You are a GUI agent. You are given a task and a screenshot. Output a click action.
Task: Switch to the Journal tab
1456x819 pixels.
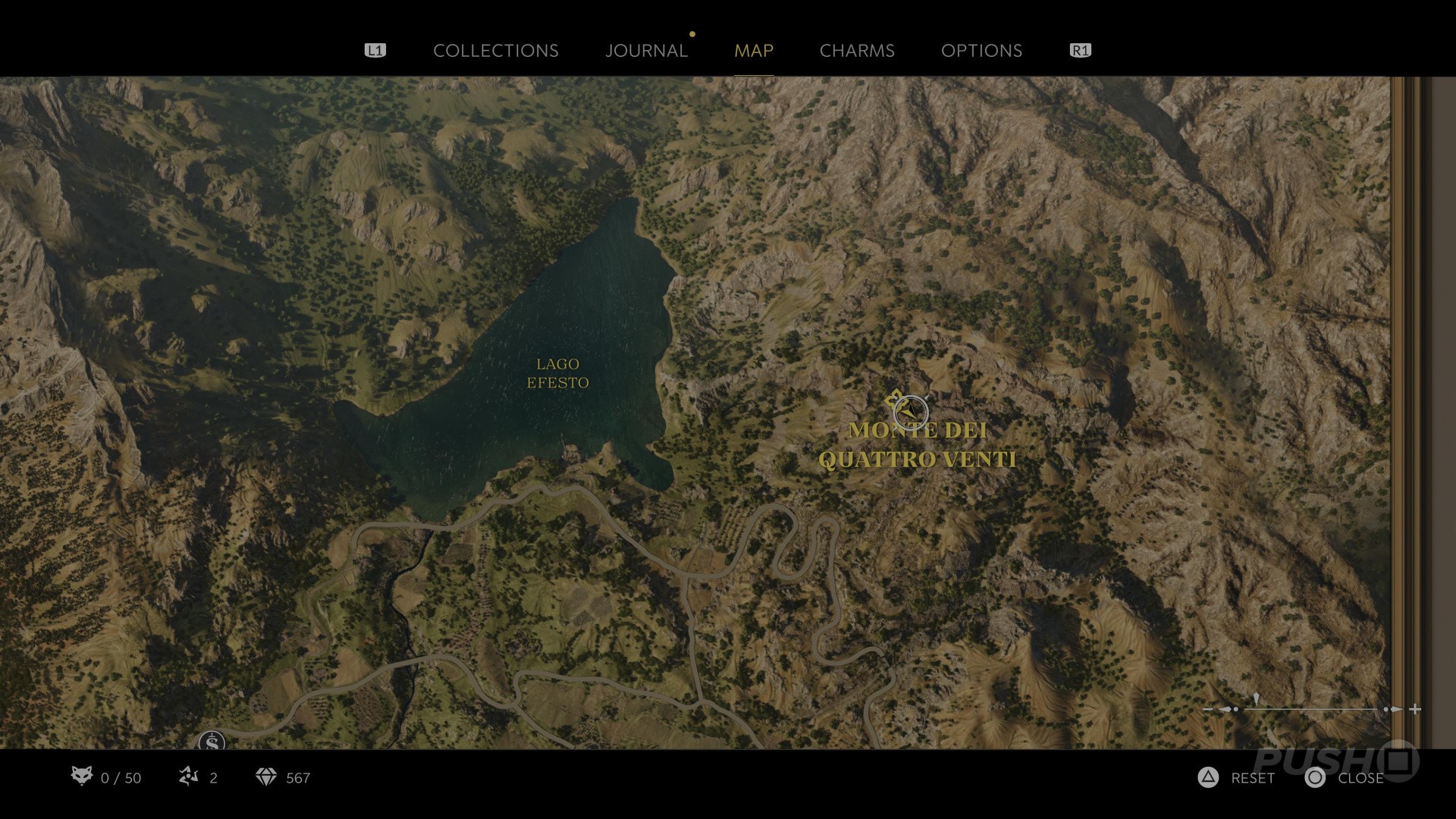(646, 51)
